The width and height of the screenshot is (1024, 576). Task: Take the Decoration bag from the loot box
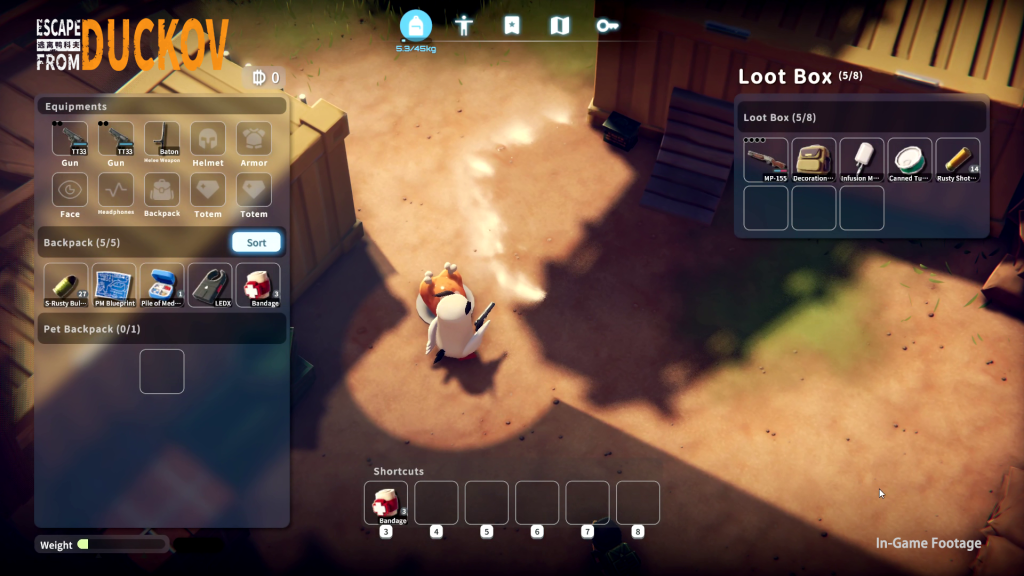pyautogui.click(x=814, y=160)
